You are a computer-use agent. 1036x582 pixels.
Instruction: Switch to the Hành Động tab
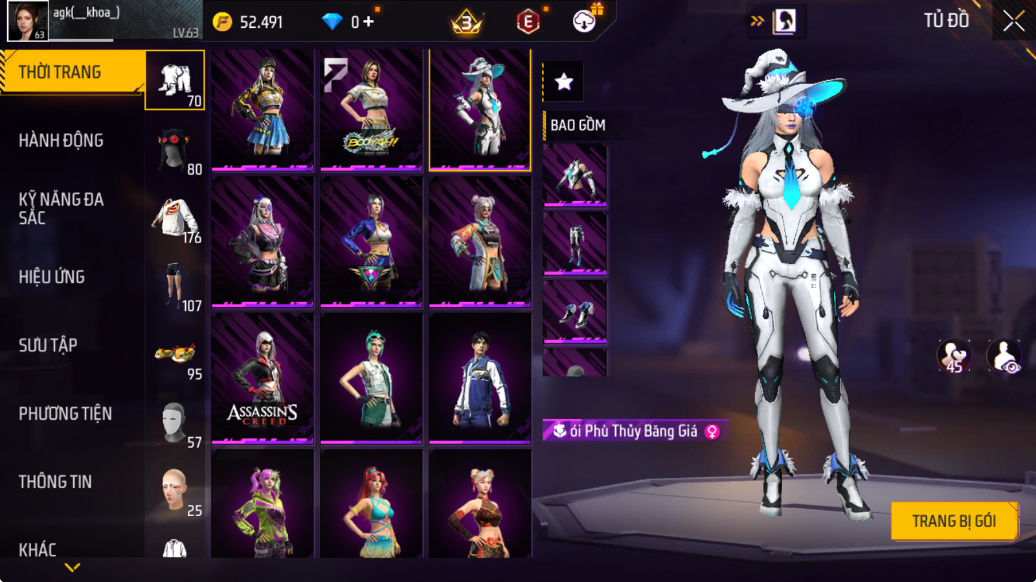click(x=61, y=141)
